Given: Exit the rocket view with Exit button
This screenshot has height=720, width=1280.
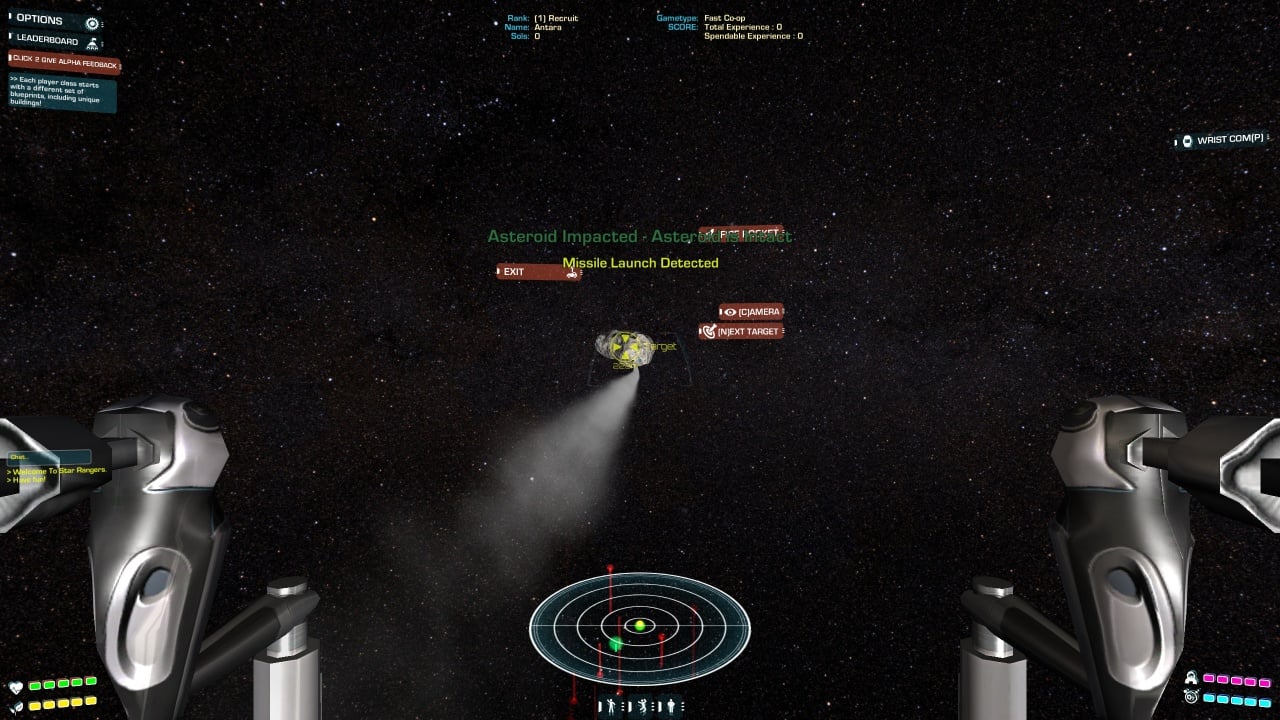Looking at the screenshot, I should tap(538, 272).
